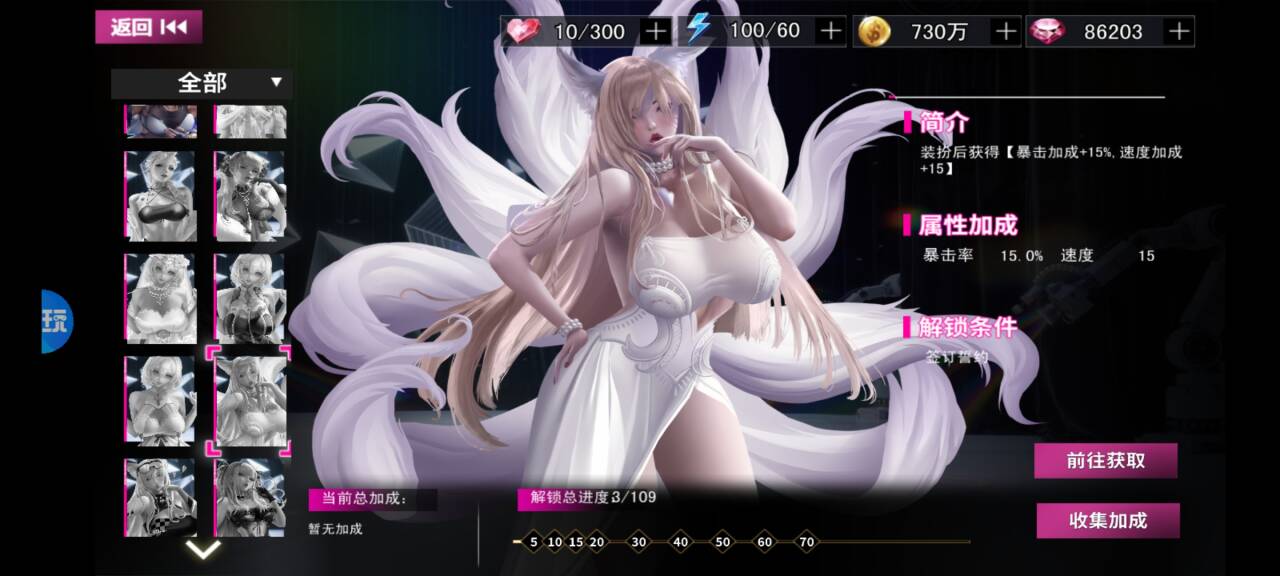
Task: Select the progress milestone marked 5
Action: coord(534,542)
